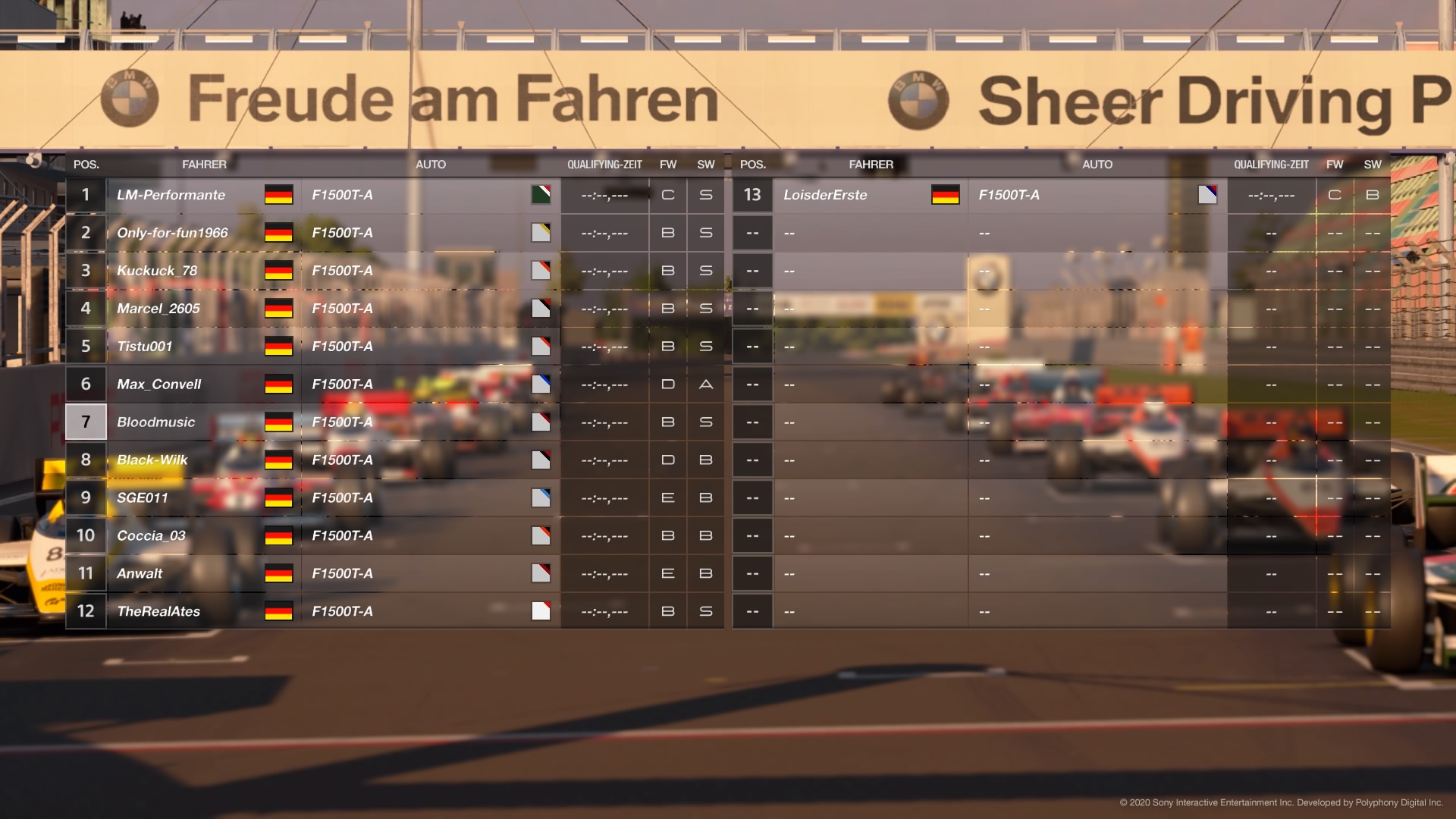The height and width of the screenshot is (819, 1456).
Task: Click LoisderErste's qualifying time field
Action: tap(1271, 194)
